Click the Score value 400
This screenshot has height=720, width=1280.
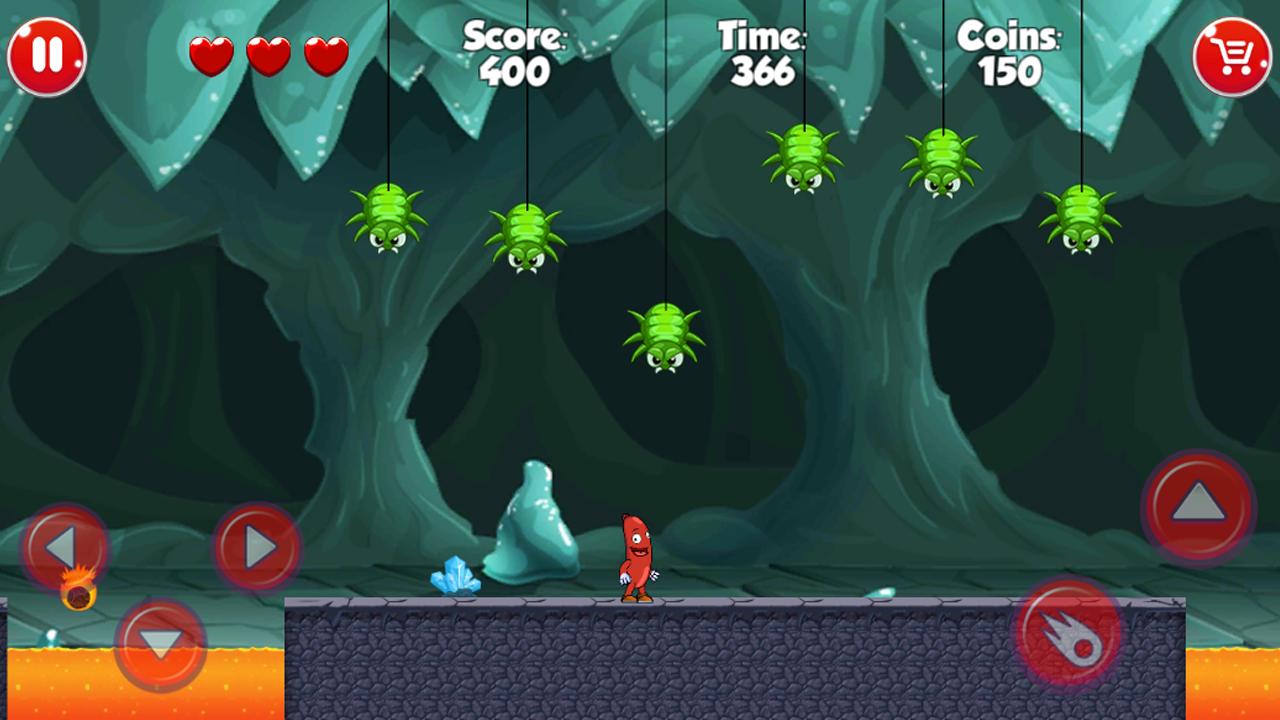(512, 70)
